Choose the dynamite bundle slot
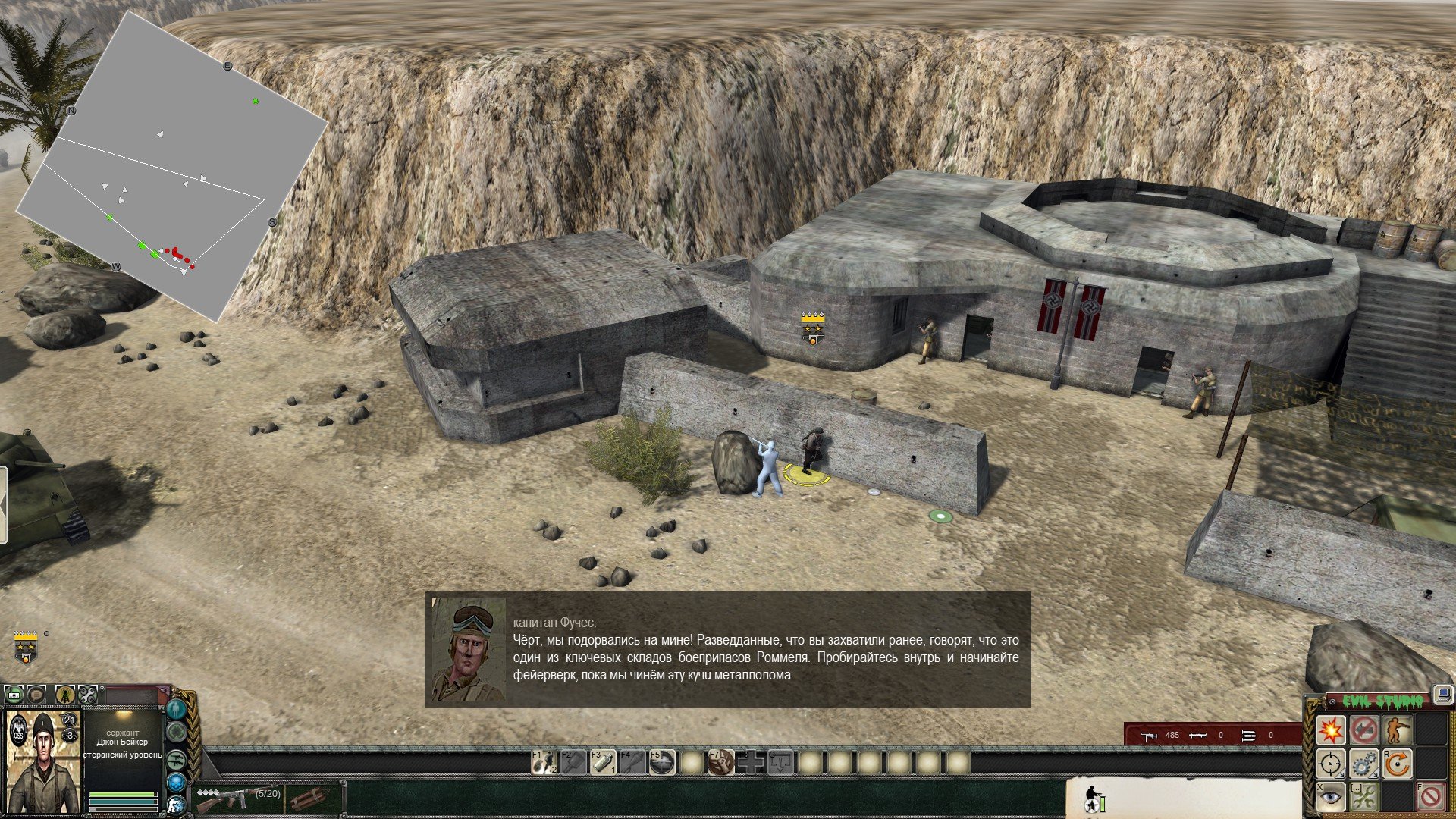 click(x=311, y=799)
